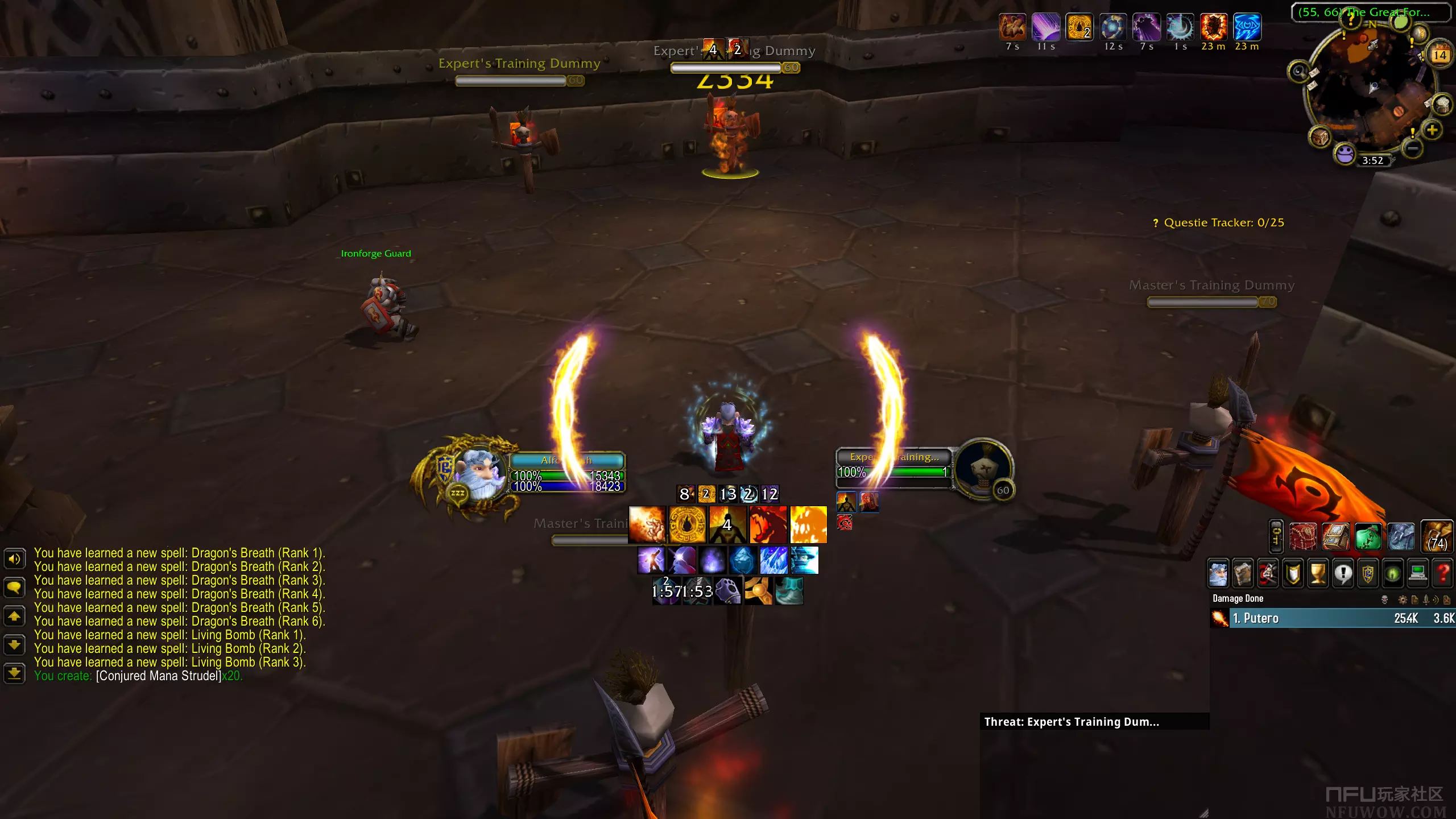Open the calendar showing day 14
Viewport: 1456px width, 819px height.
point(1440,55)
